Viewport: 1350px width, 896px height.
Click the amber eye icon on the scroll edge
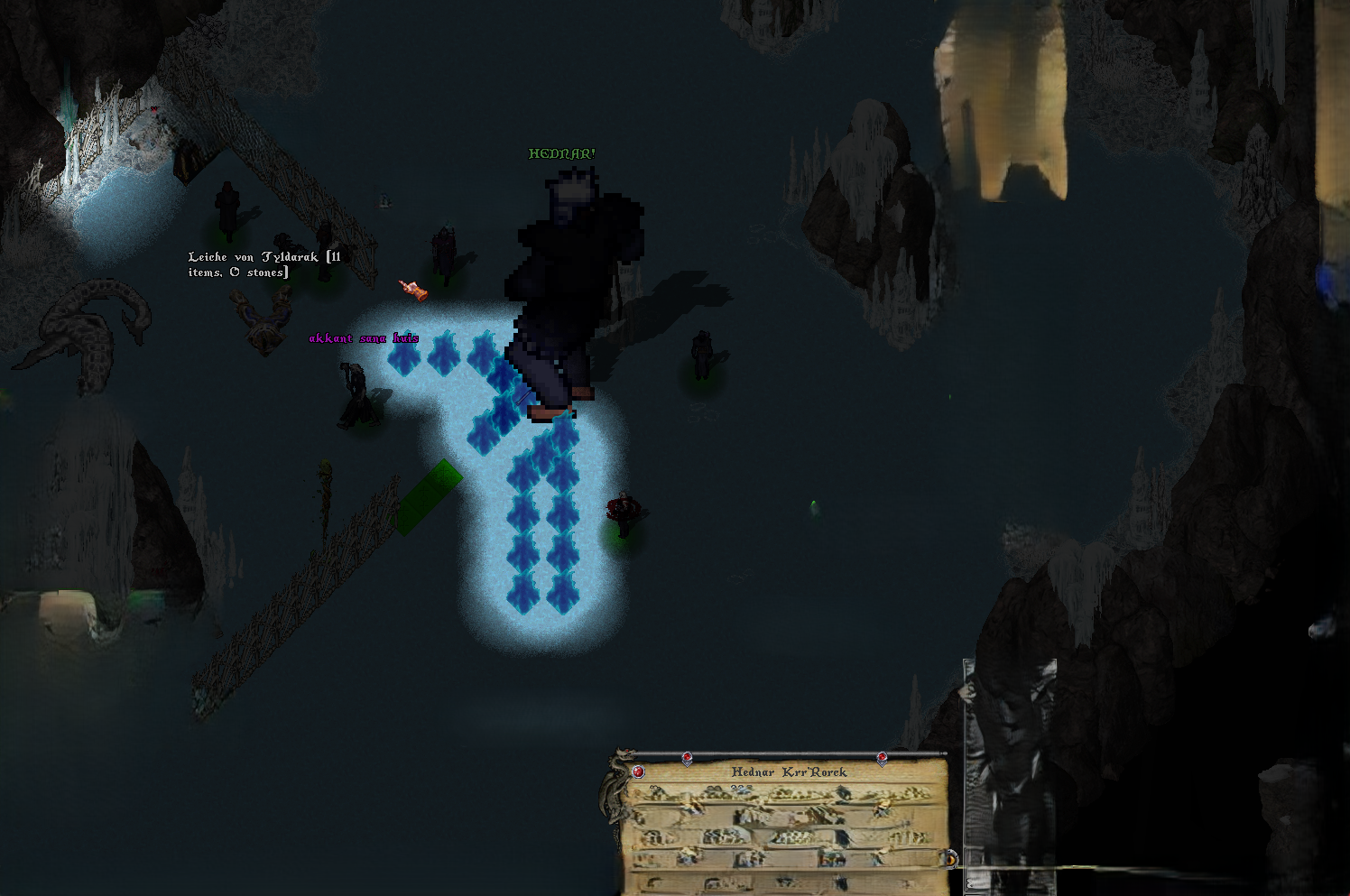(948, 858)
